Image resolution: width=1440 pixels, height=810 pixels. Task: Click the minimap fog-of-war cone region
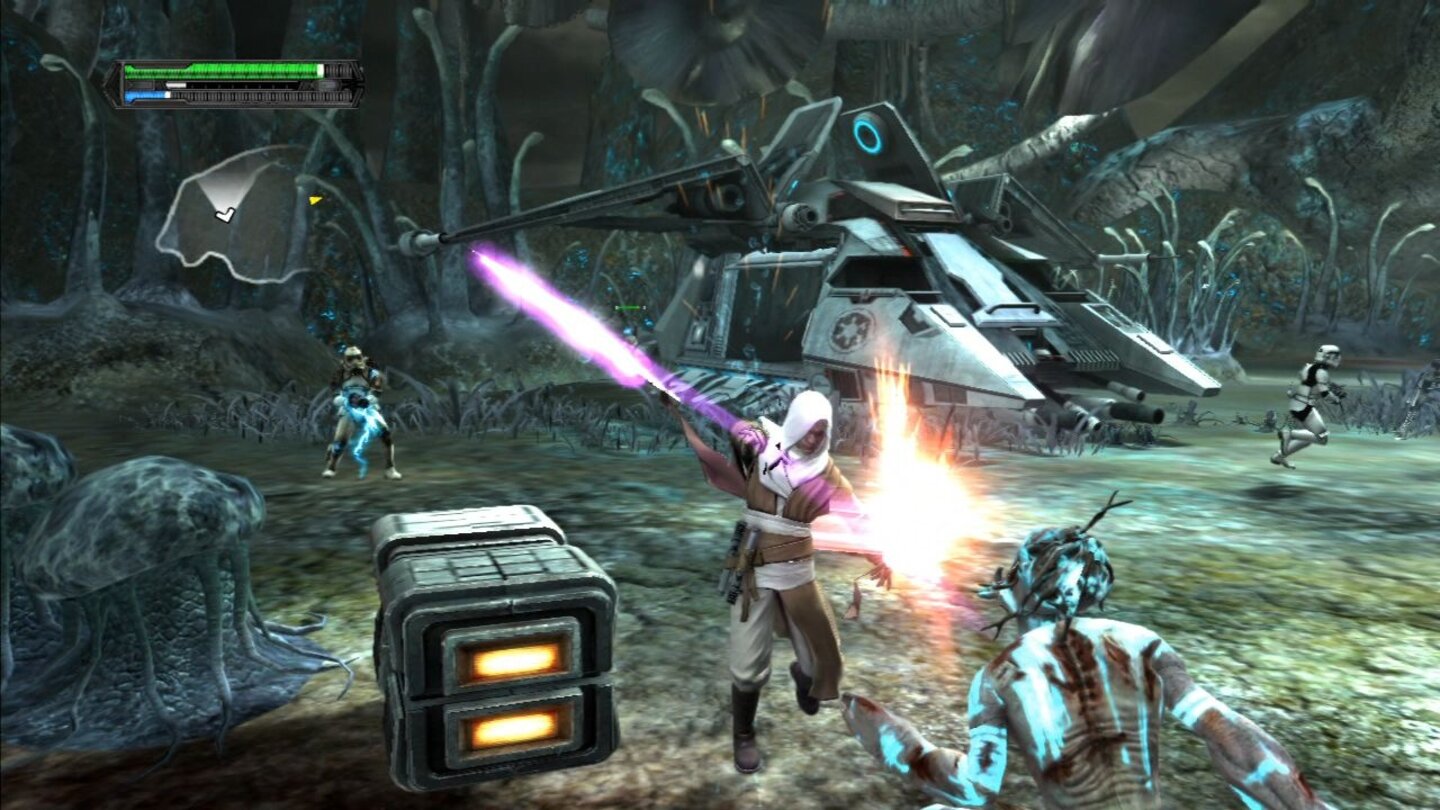225,188
